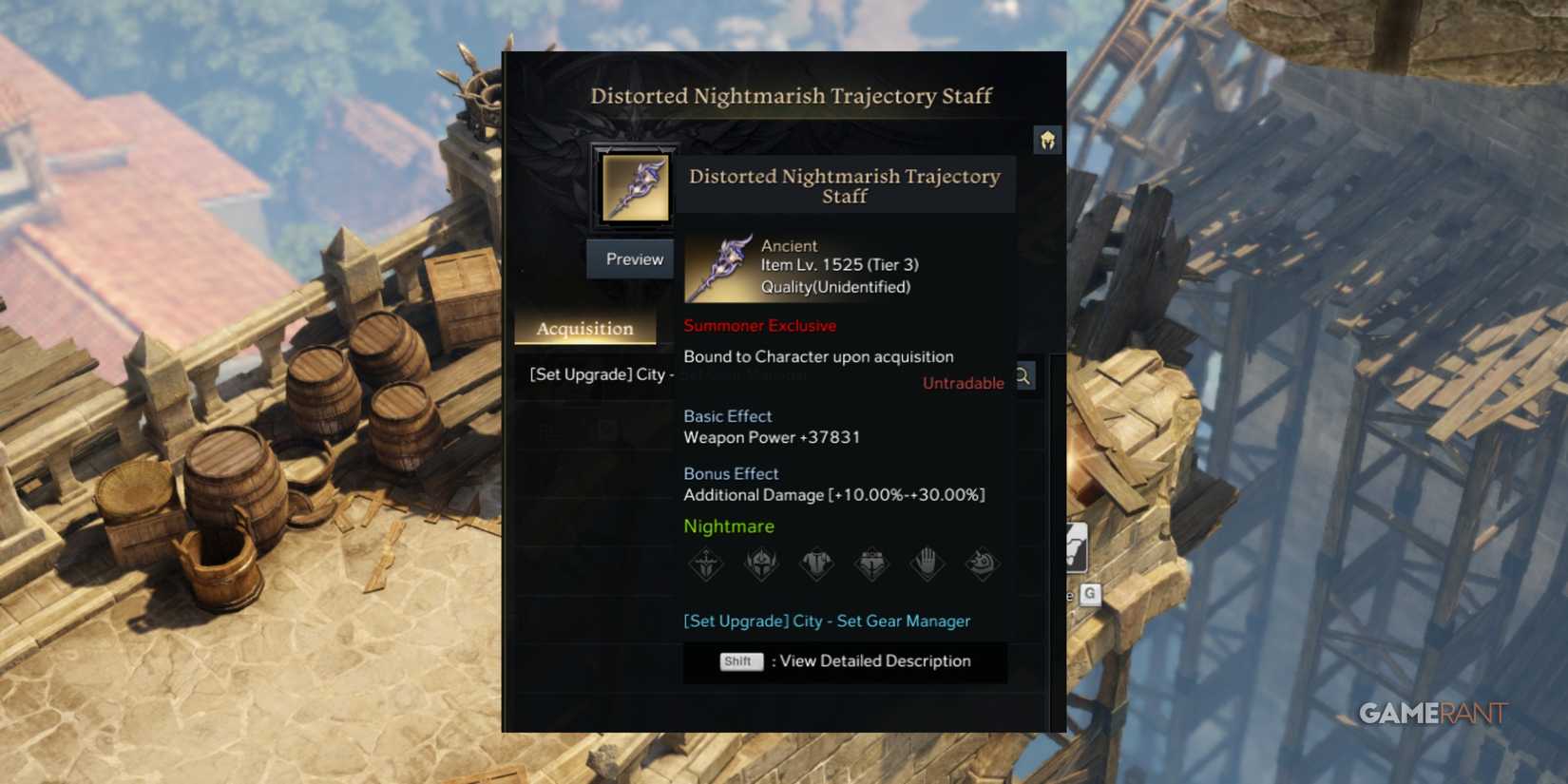Screen dimensions: 1568x784
Task: Select the shoulder set piece icon
Action: [983, 563]
